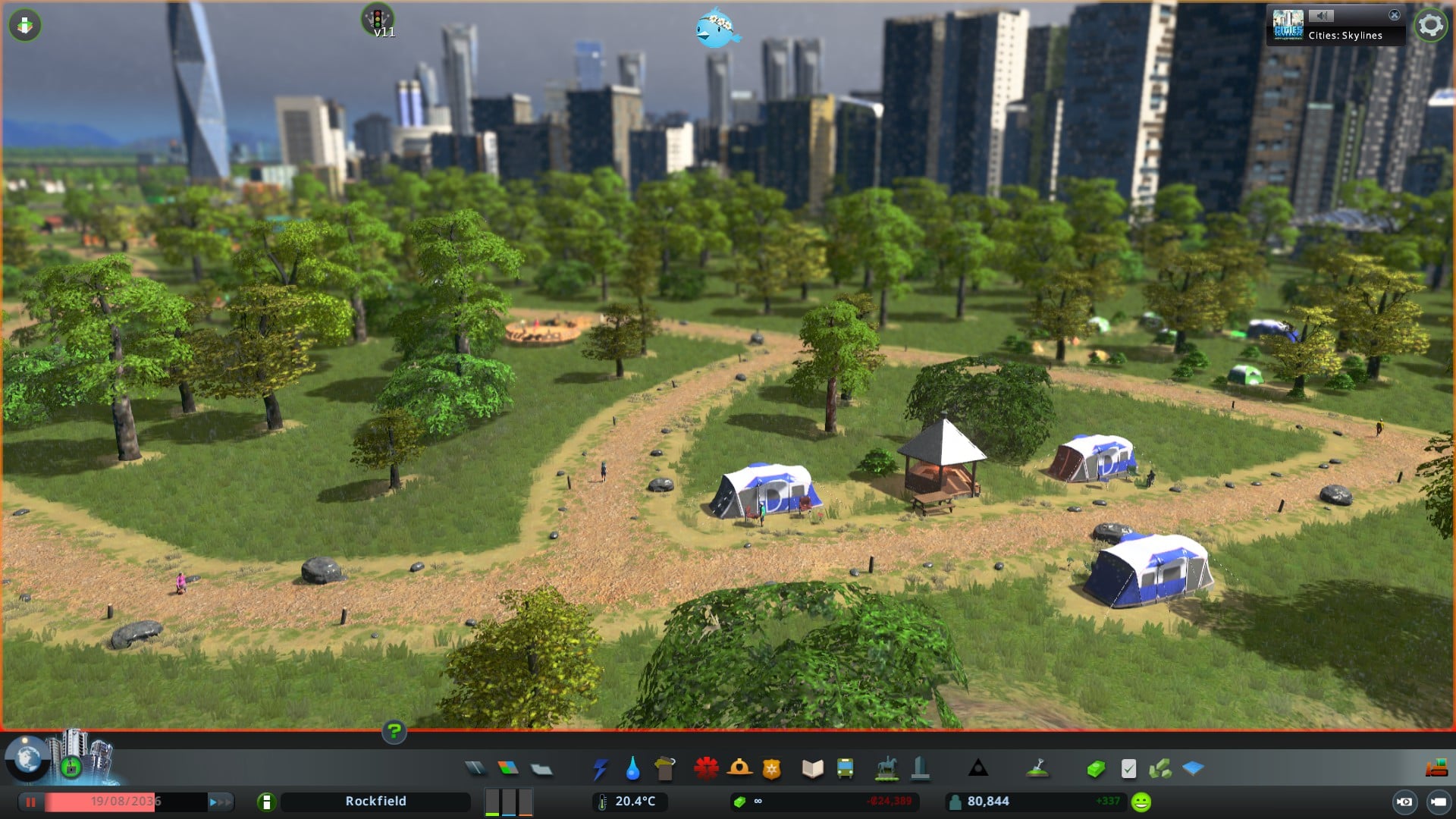Open the Parks statue menu
Screen dimensions: 1456x819
click(886, 769)
